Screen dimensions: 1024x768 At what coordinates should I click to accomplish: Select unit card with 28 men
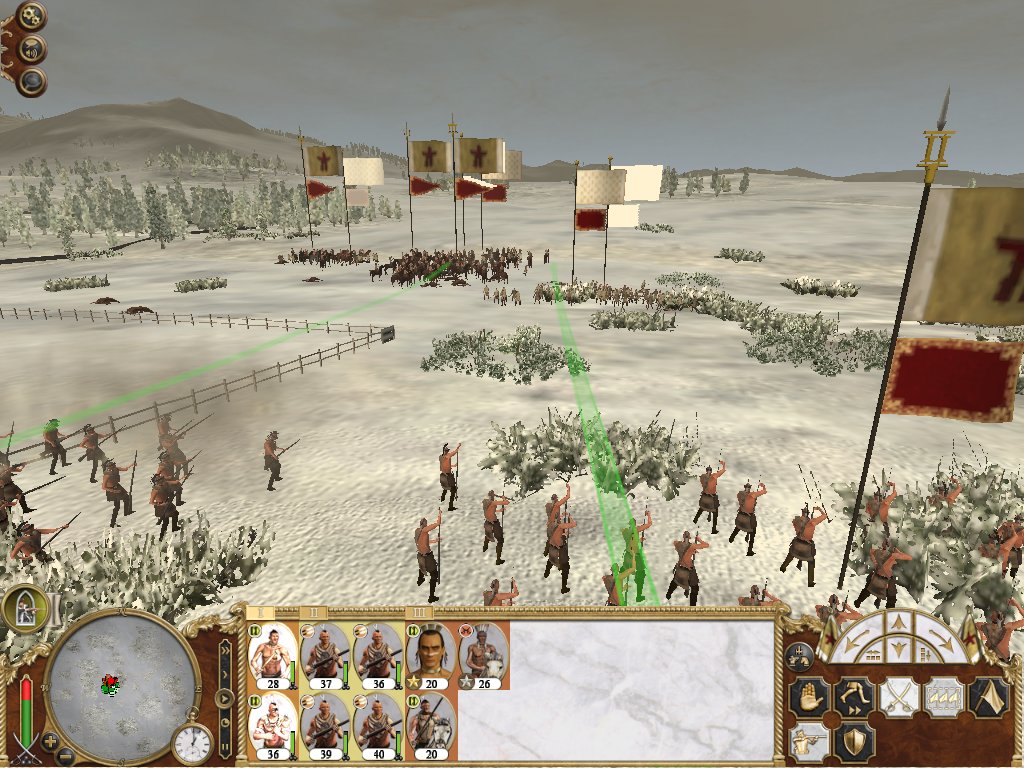coord(272,654)
